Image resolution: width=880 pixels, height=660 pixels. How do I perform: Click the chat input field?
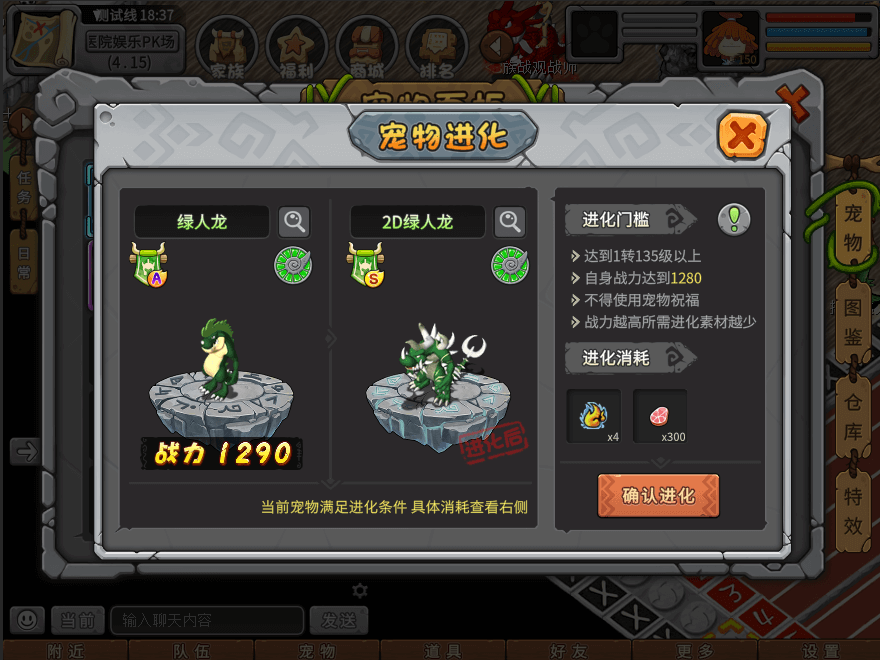(206, 620)
